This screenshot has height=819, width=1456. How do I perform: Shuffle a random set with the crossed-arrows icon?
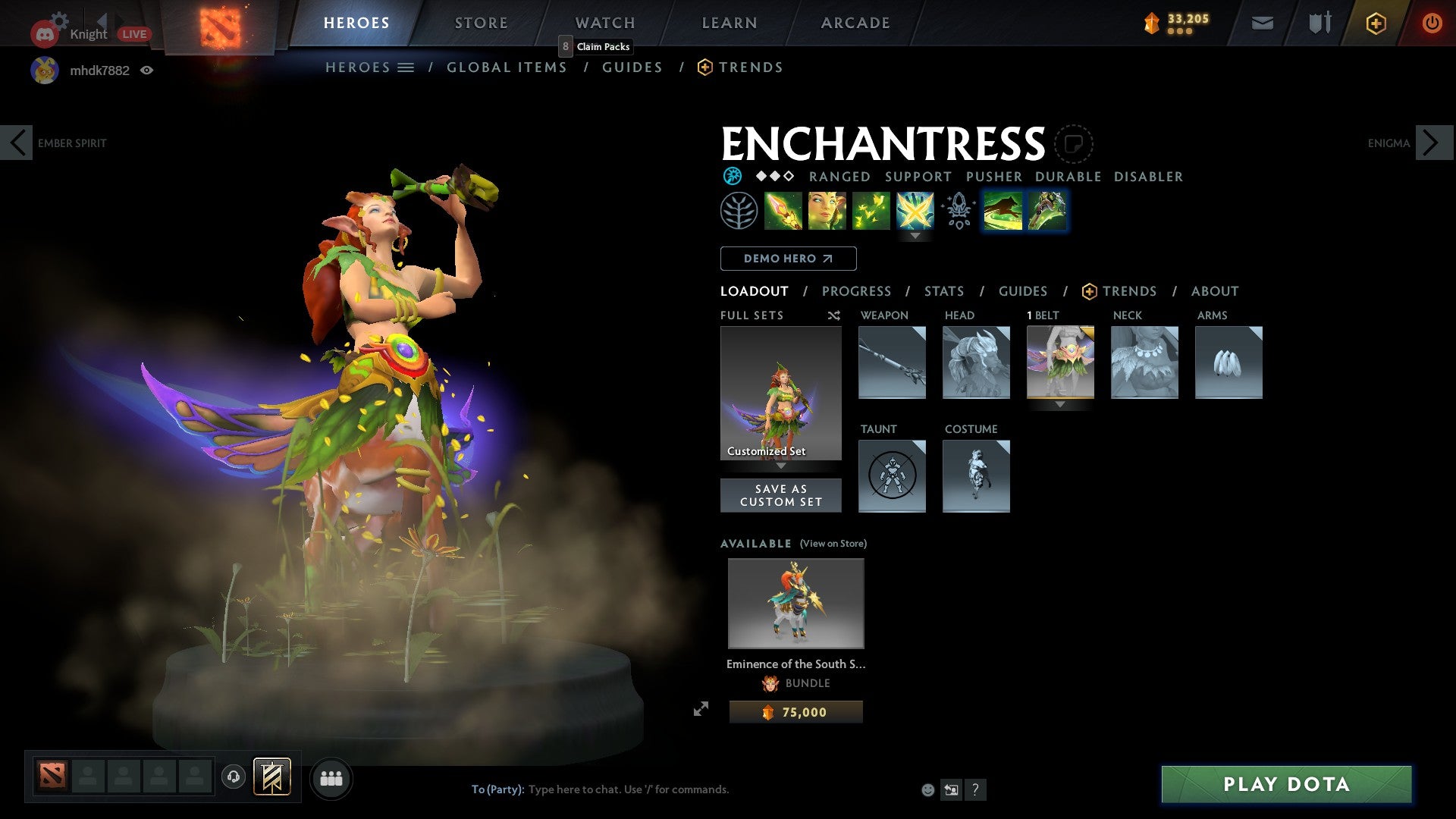tap(833, 315)
